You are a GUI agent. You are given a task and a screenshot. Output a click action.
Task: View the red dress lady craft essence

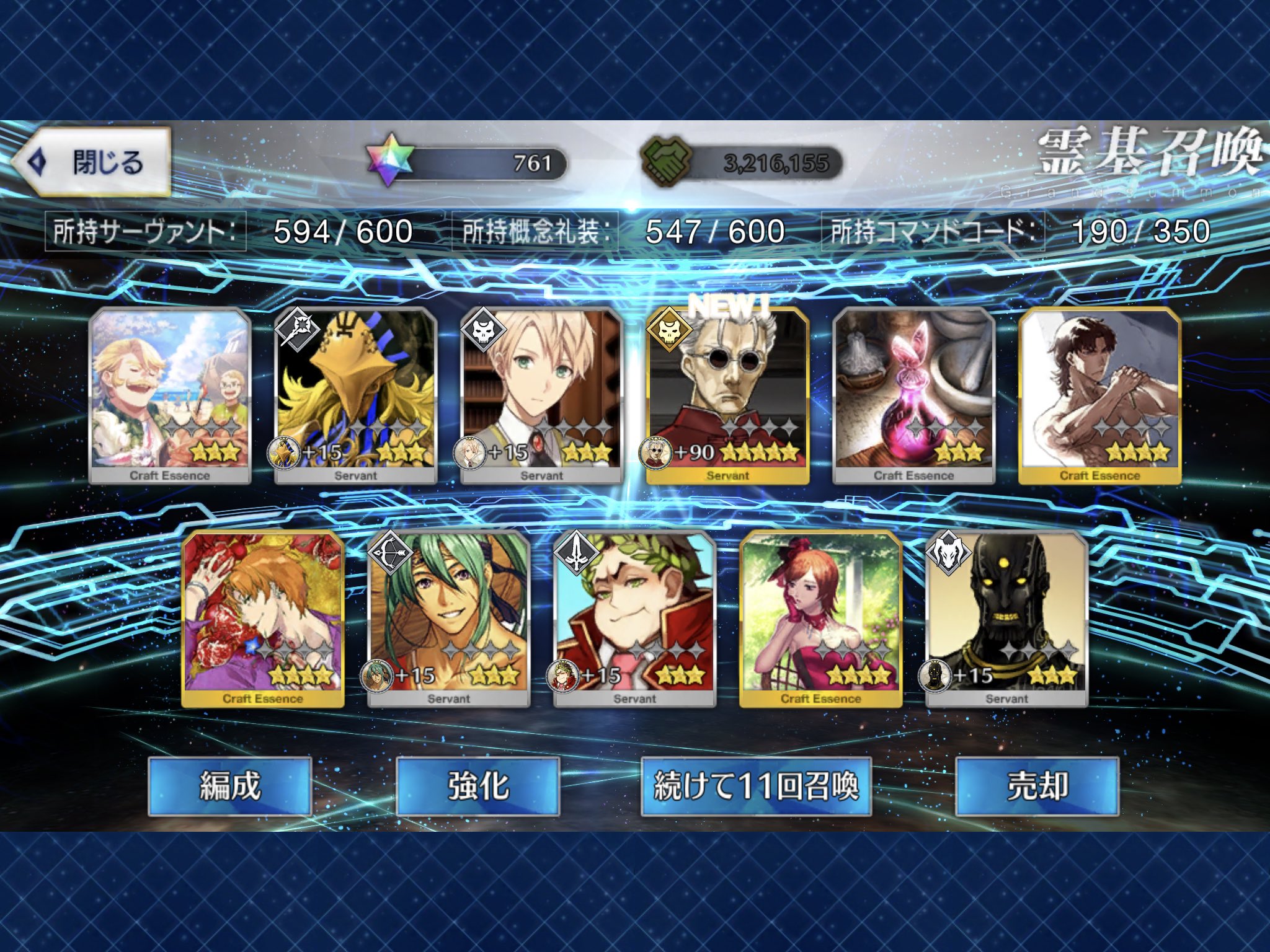click(820, 618)
